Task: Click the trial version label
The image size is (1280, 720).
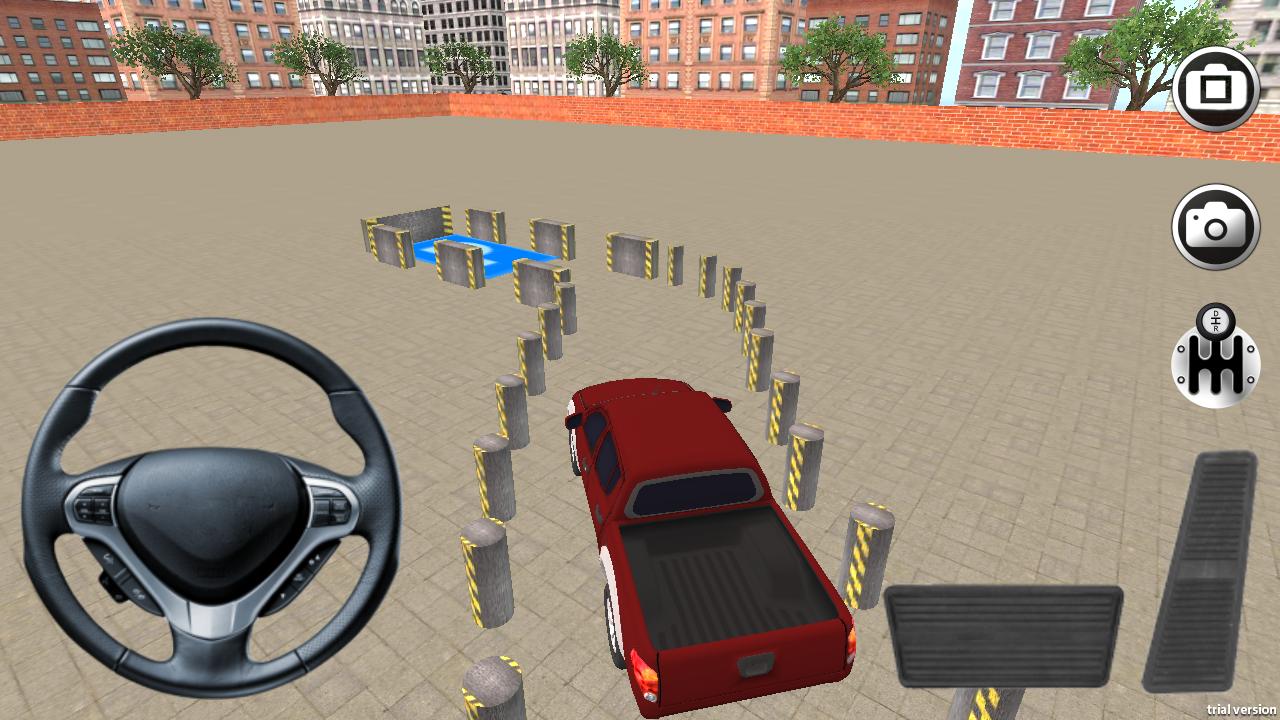Action: [x=1240, y=711]
